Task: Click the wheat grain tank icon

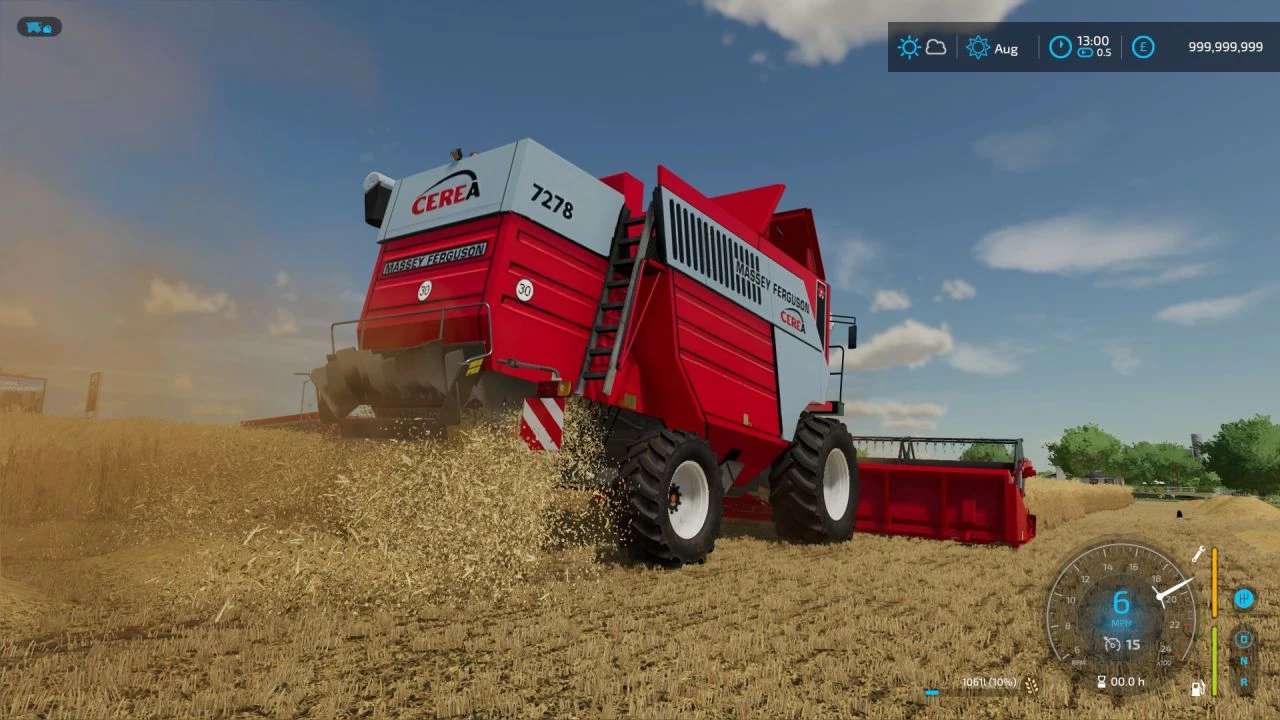Action: point(1031,684)
